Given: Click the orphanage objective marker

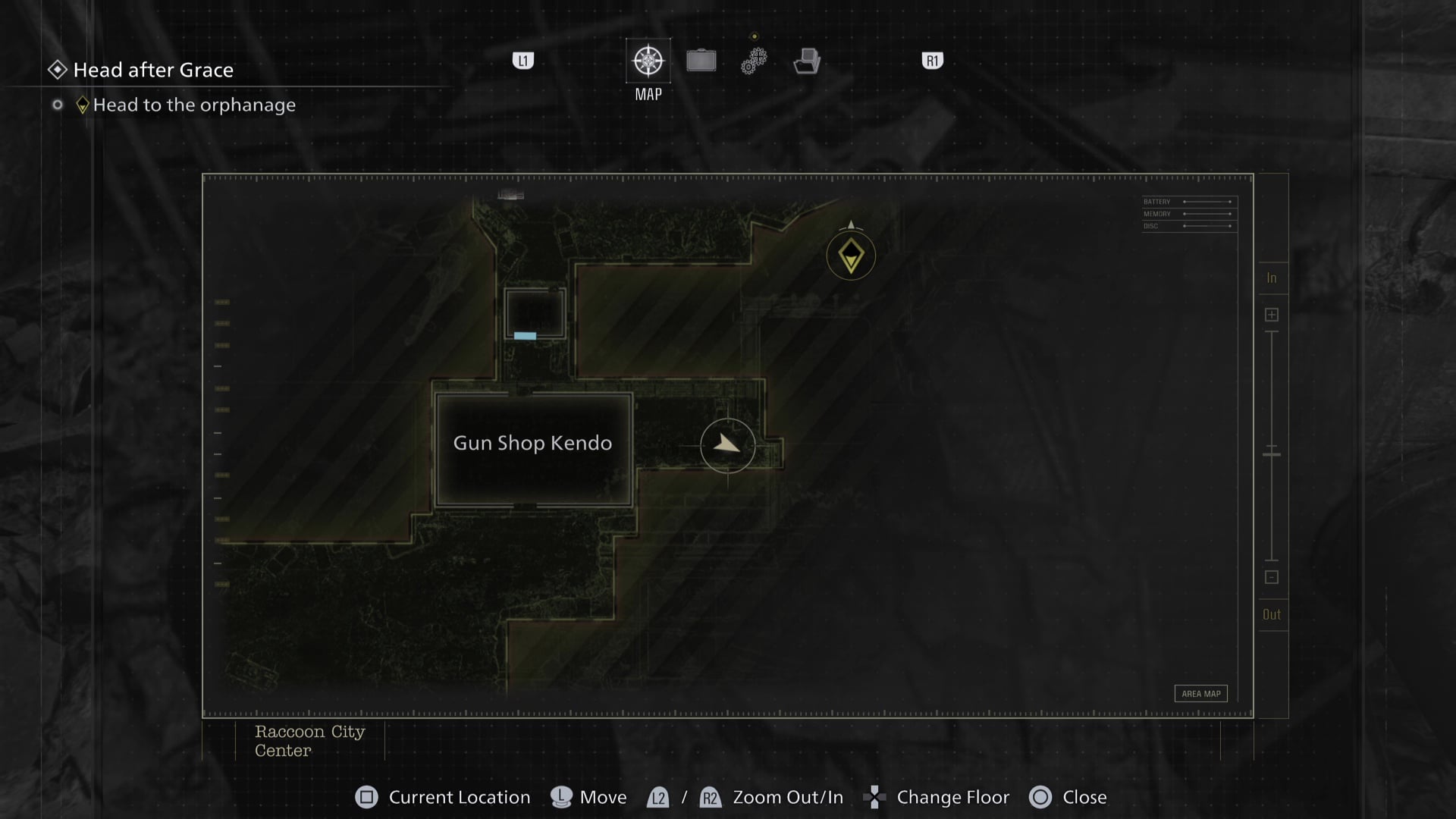Looking at the screenshot, I should (x=851, y=256).
